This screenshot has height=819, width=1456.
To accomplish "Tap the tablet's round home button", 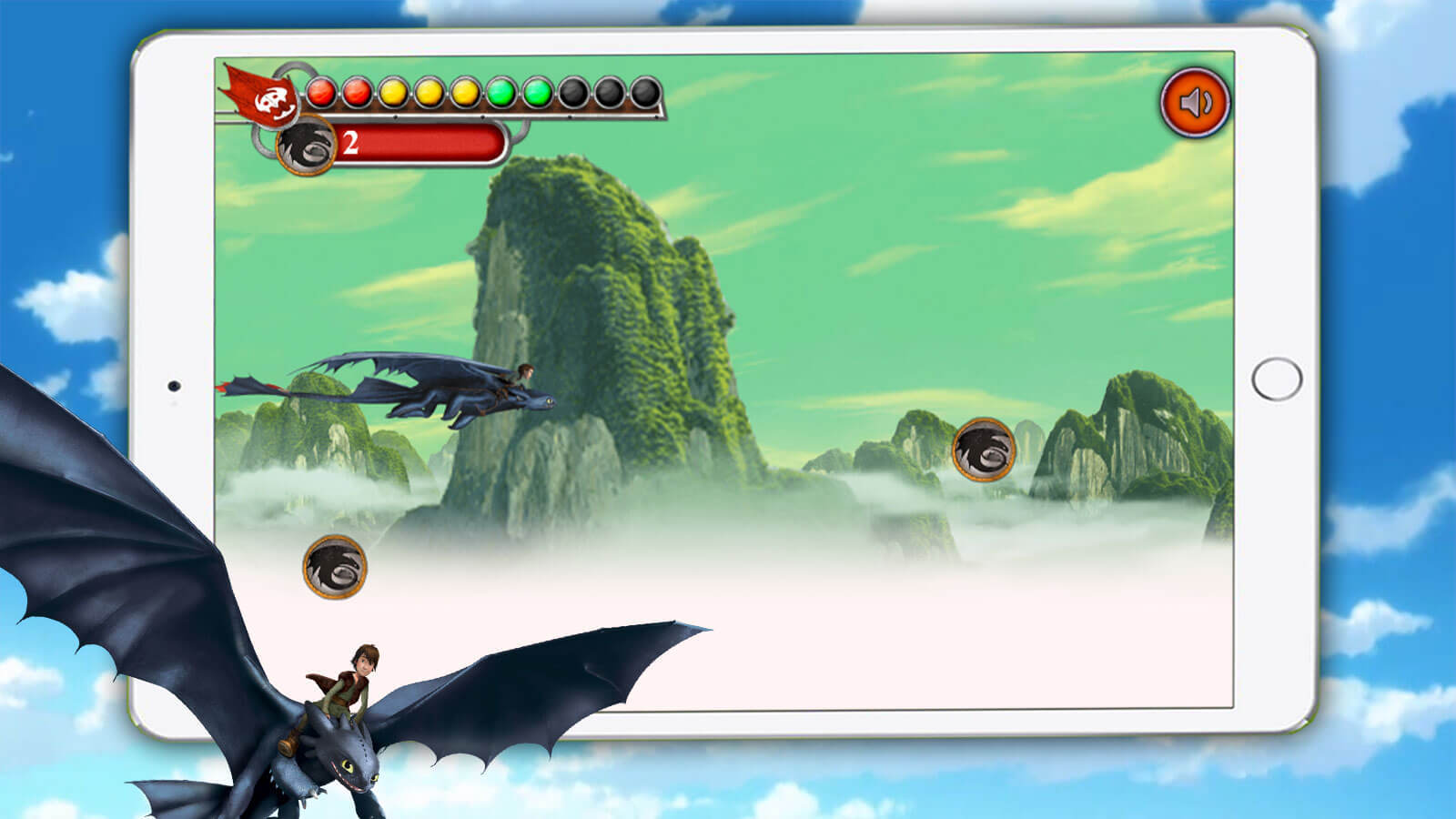I will click(x=1277, y=379).
